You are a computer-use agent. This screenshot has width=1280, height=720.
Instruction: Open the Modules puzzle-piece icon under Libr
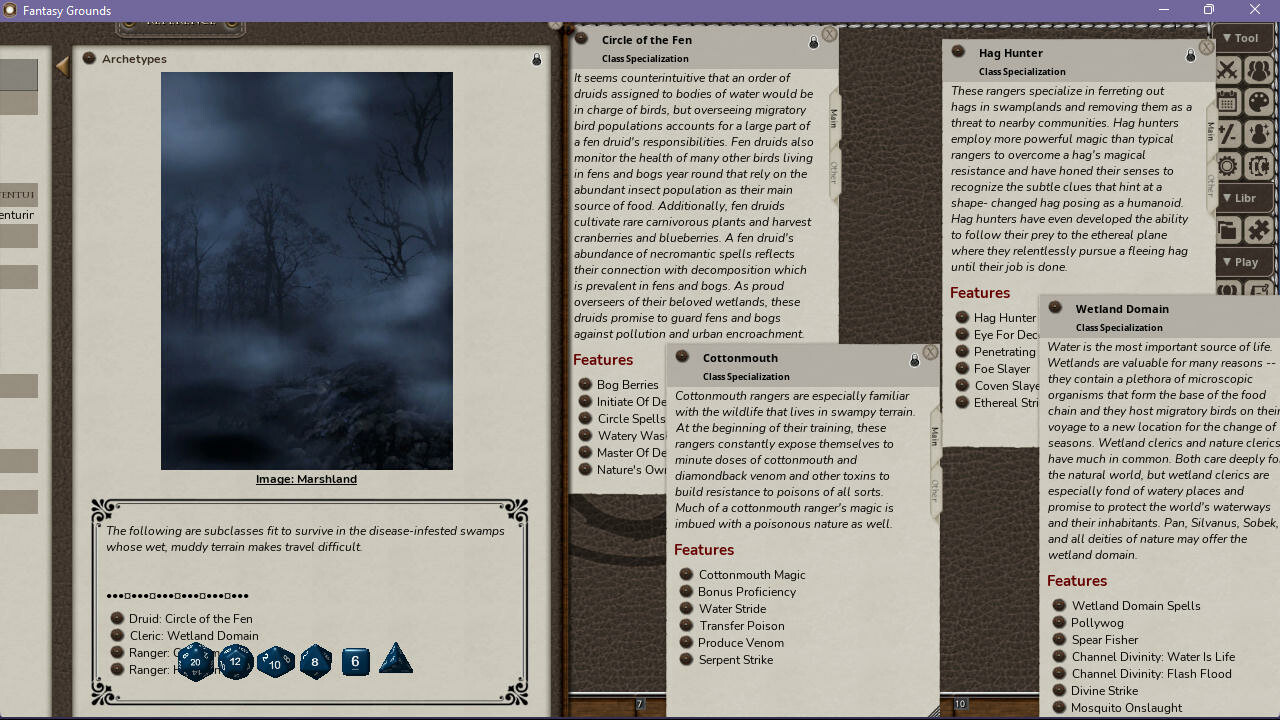point(1259,229)
